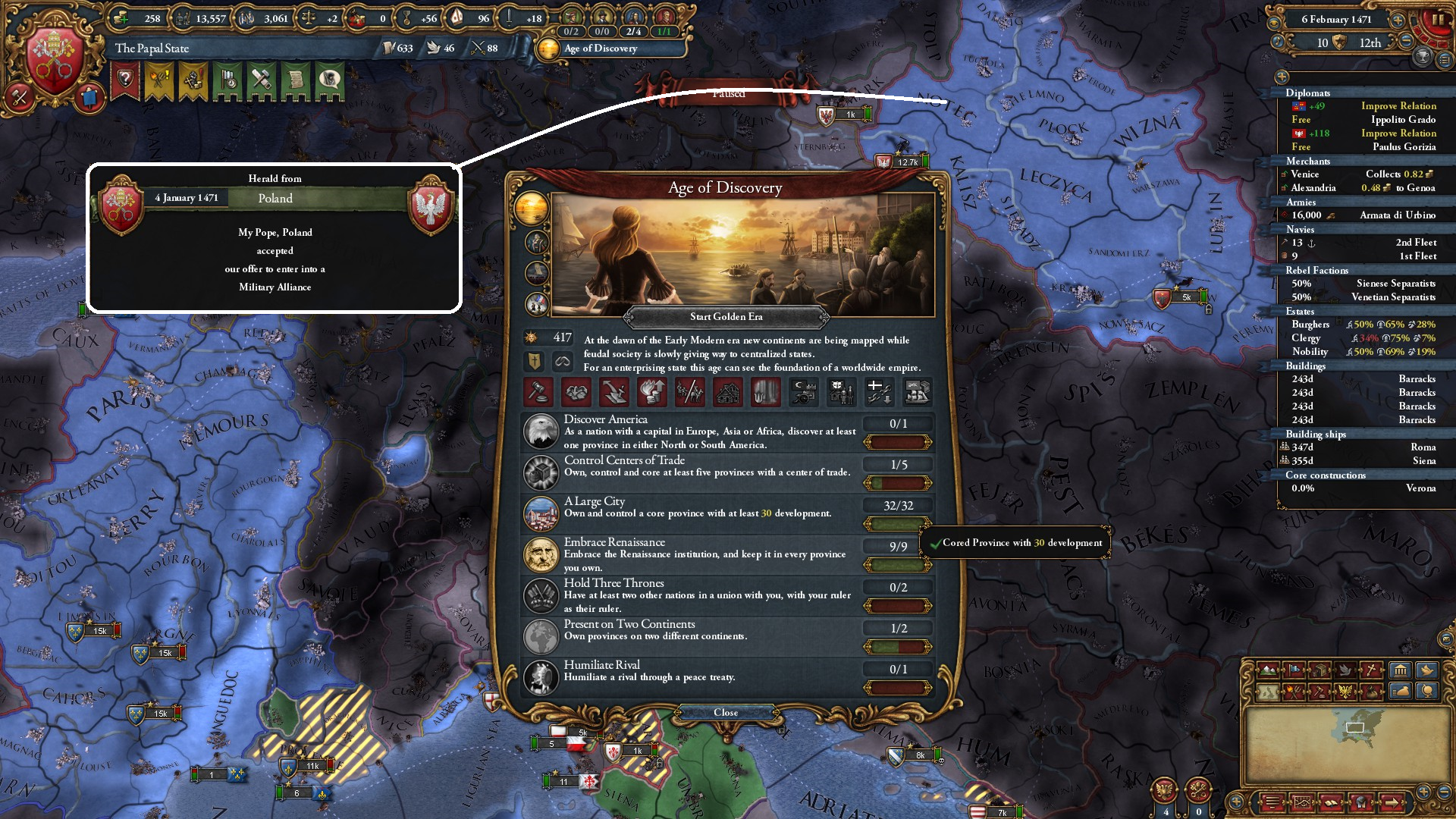The image size is (1456, 819).
Task: Start the Golden Era
Action: [x=726, y=317]
